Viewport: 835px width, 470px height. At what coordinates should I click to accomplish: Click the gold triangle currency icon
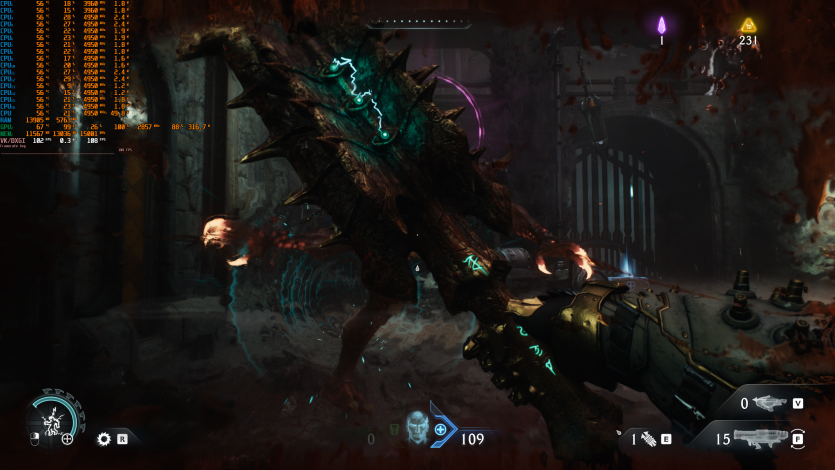coord(748,25)
